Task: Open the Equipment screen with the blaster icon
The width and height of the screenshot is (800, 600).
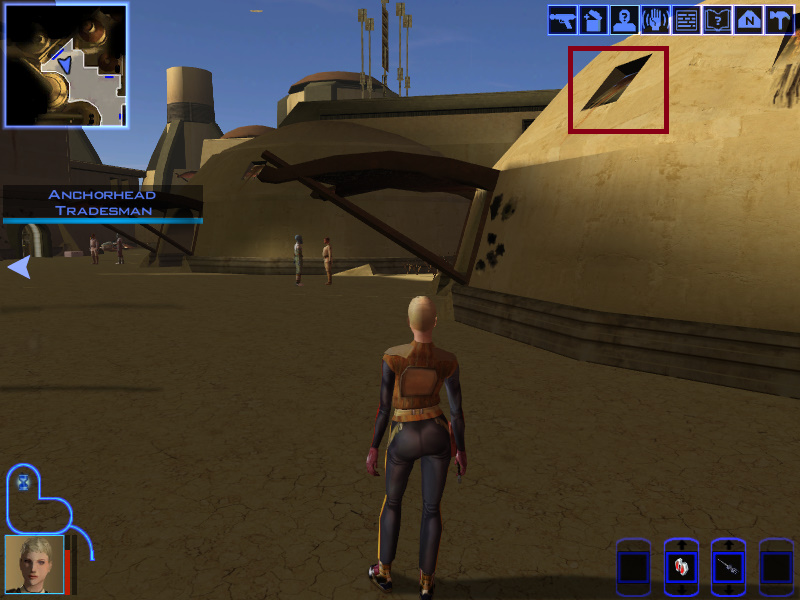Action: coord(562,20)
